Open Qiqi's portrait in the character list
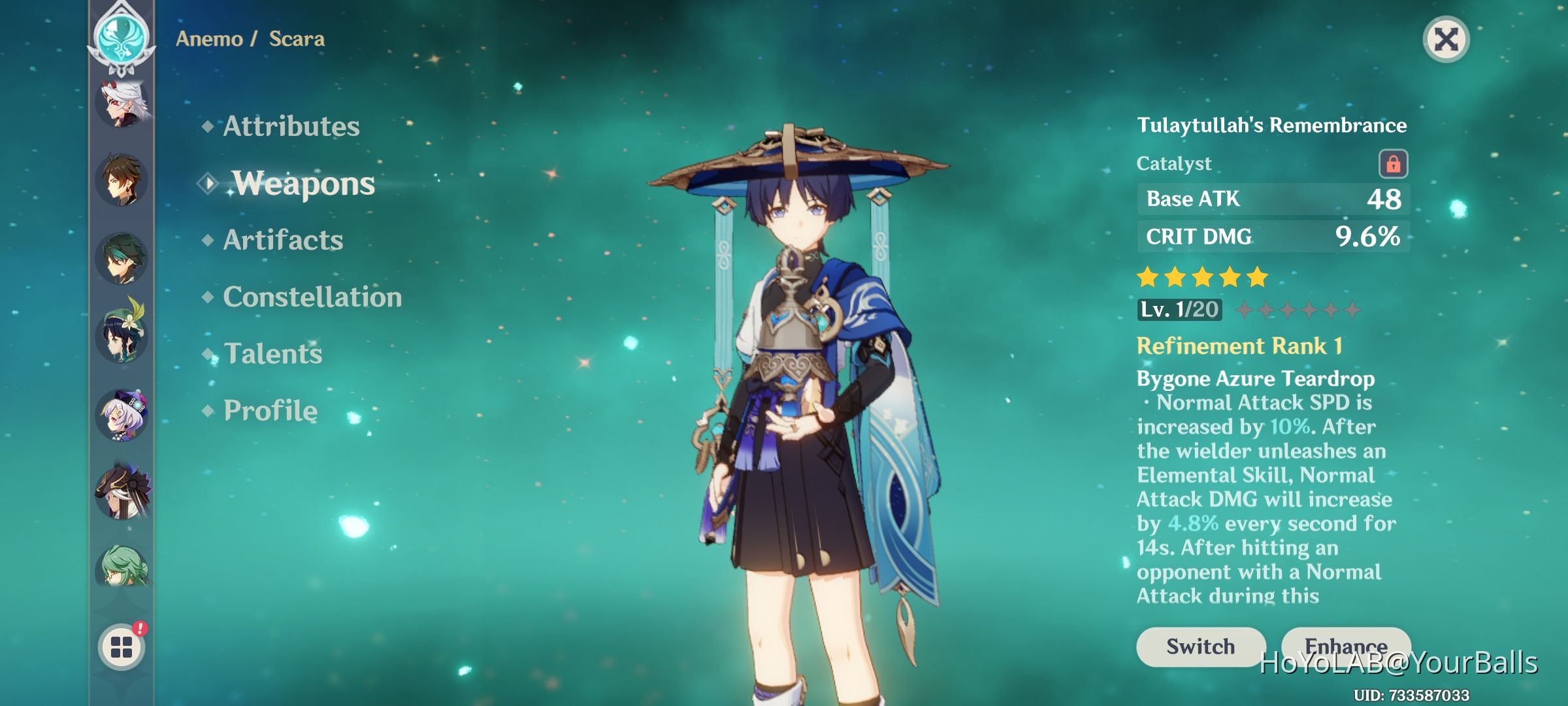Image resolution: width=1568 pixels, height=706 pixels. 123,415
